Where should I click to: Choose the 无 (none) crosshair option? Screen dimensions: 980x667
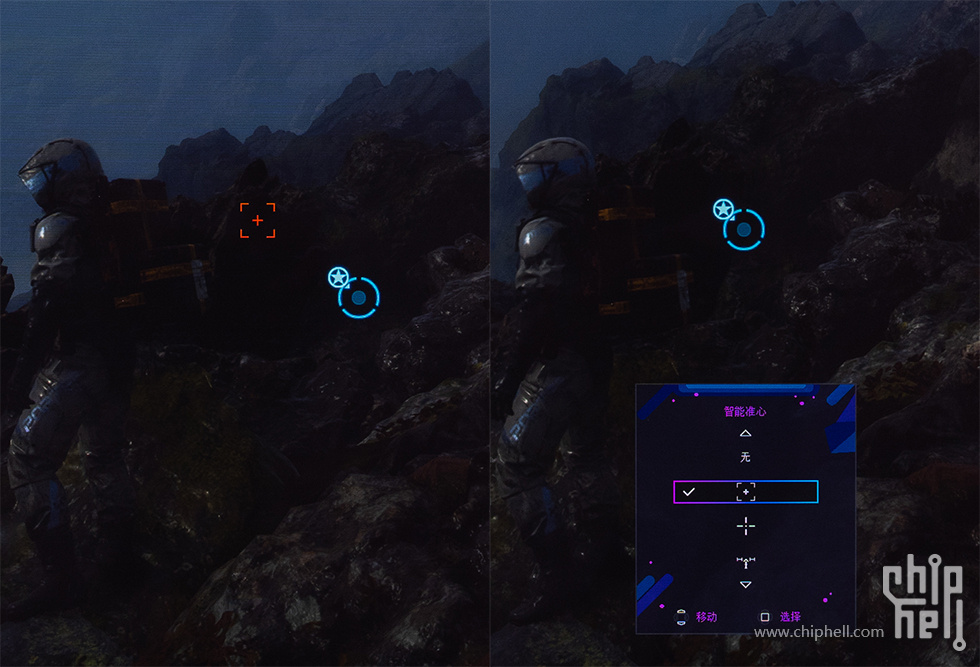tap(745, 457)
